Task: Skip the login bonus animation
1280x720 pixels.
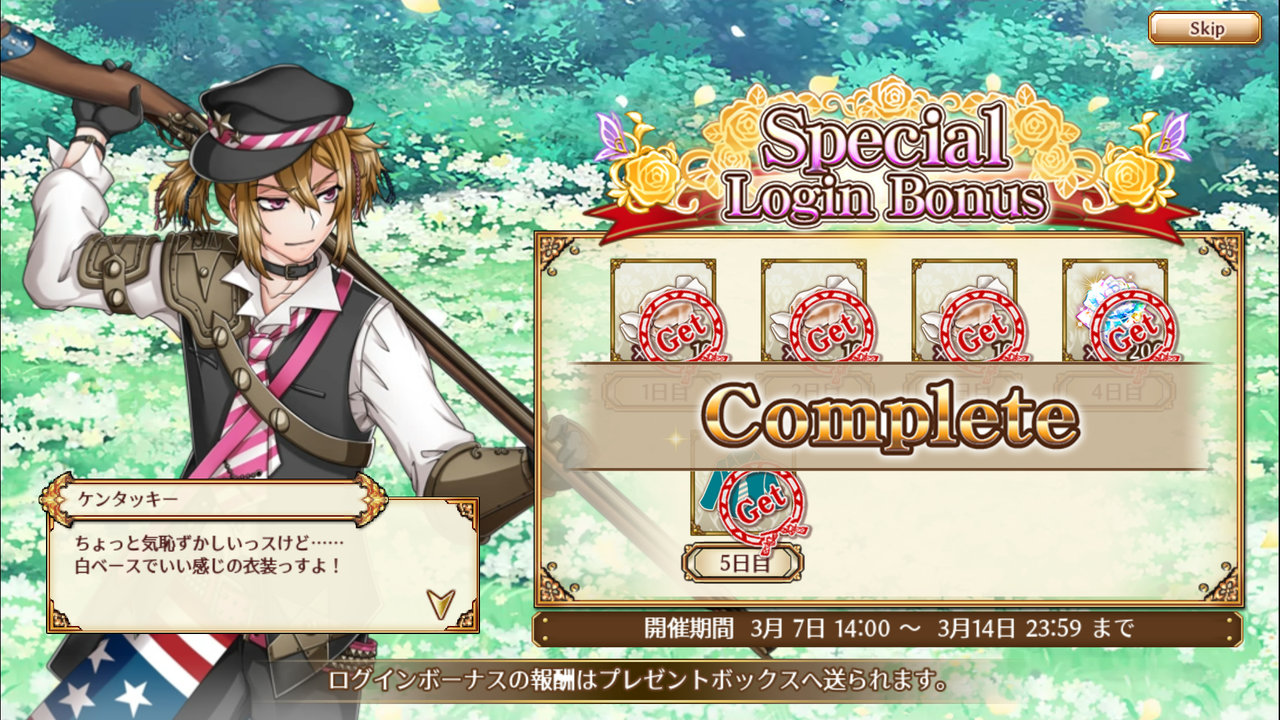Action: [1204, 28]
